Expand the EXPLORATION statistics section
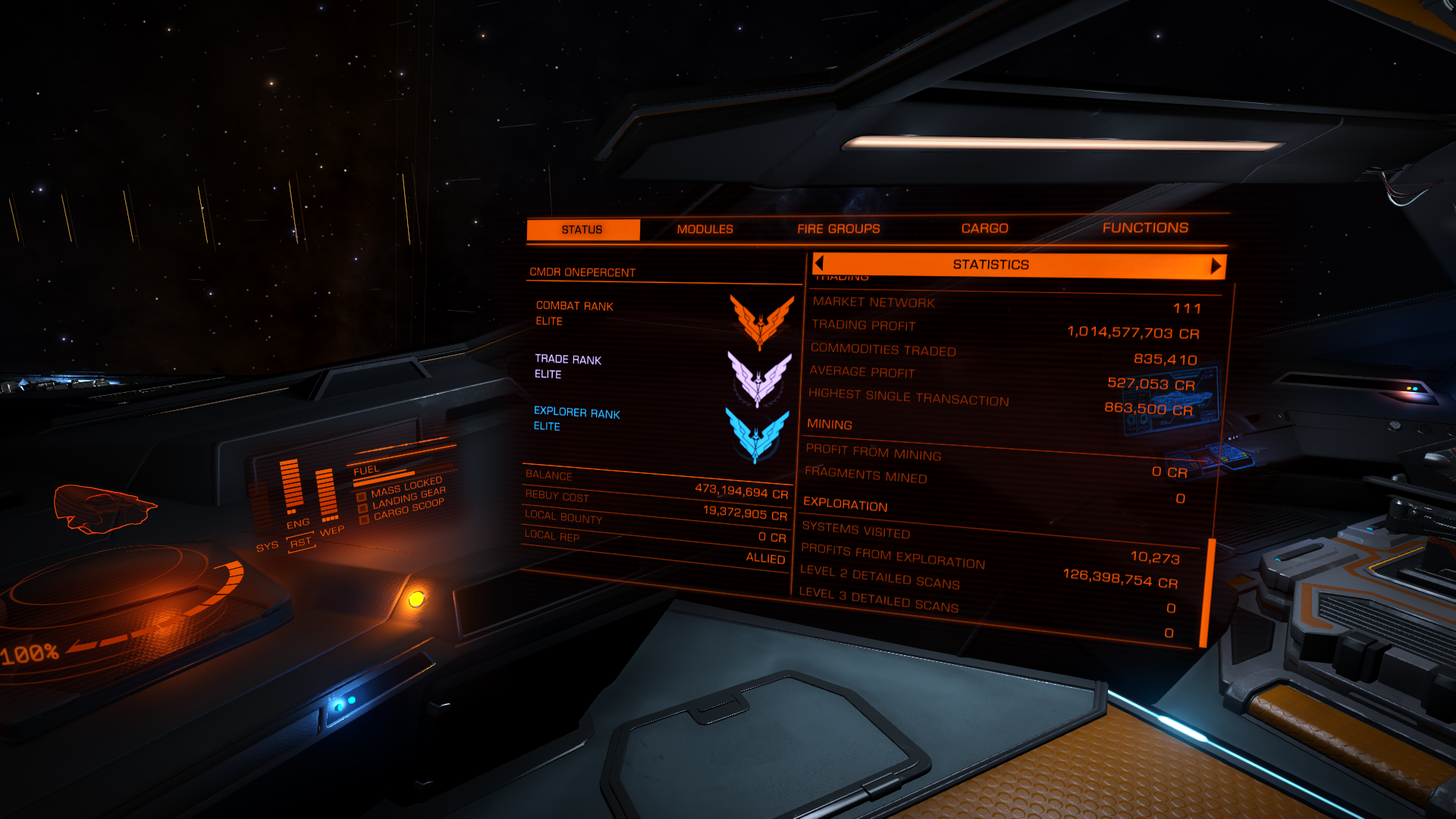The width and height of the screenshot is (1456, 819). 847,506
